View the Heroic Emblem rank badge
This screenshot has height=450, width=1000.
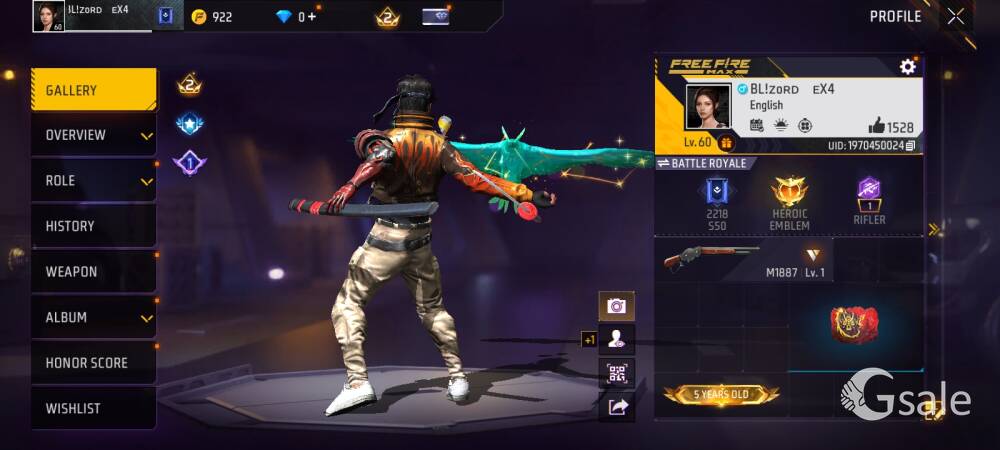pos(789,203)
